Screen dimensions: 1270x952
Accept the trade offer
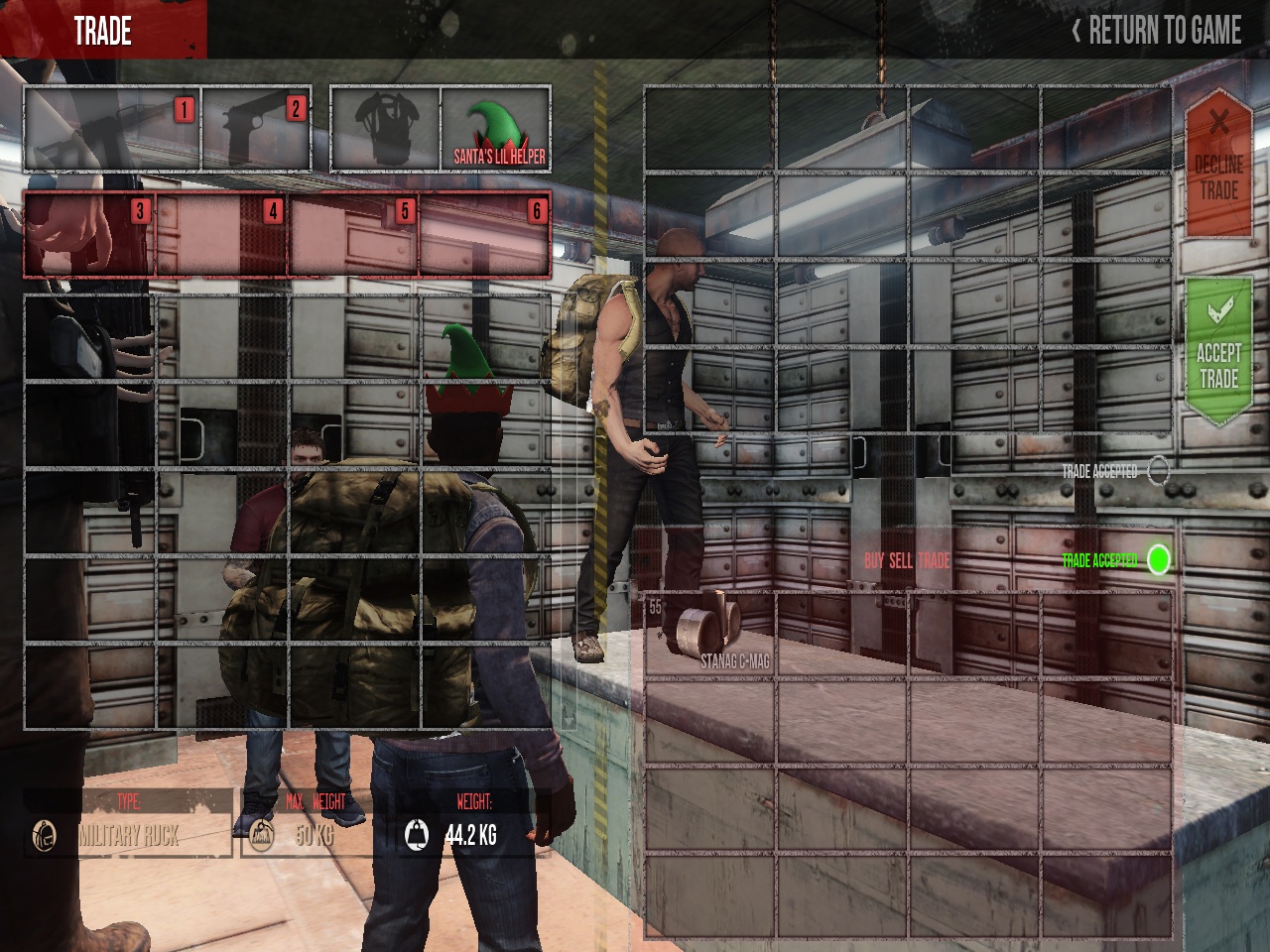click(1218, 353)
